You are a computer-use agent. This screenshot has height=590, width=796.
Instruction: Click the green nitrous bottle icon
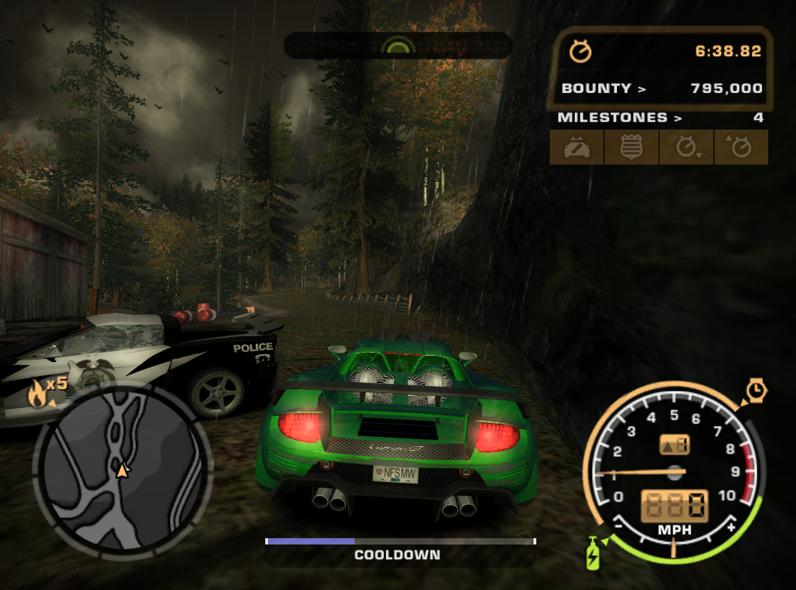click(594, 551)
